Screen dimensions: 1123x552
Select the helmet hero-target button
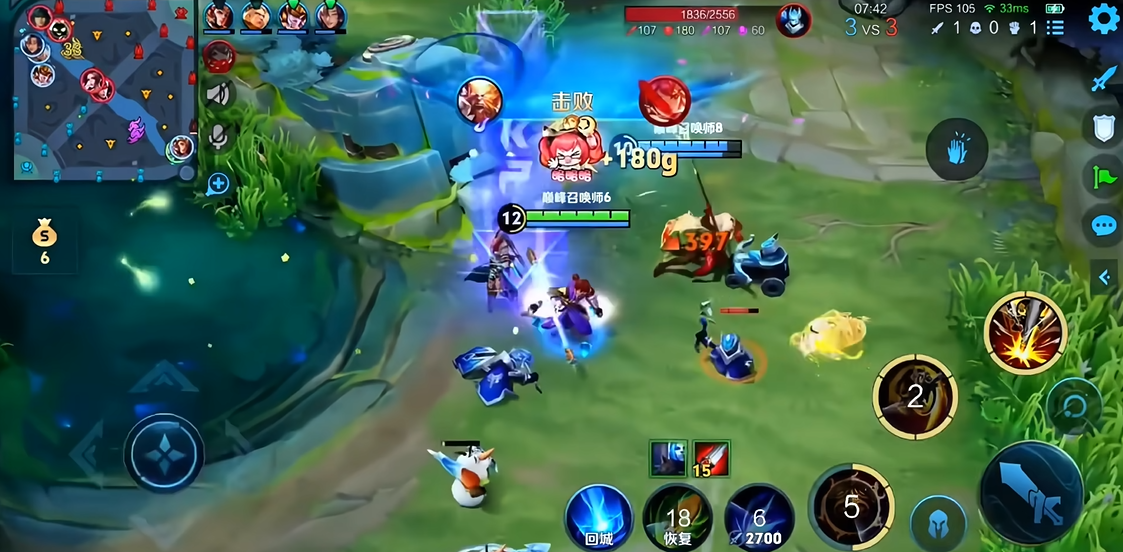[938, 522]
